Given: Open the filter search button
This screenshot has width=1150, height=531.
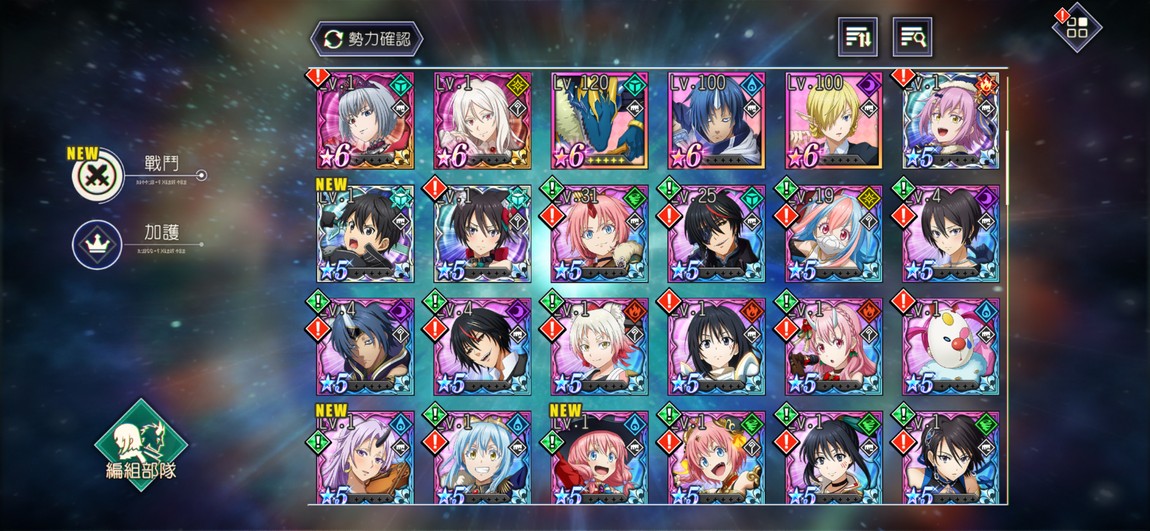Looking at the screenshot, I should coord(911,37).
